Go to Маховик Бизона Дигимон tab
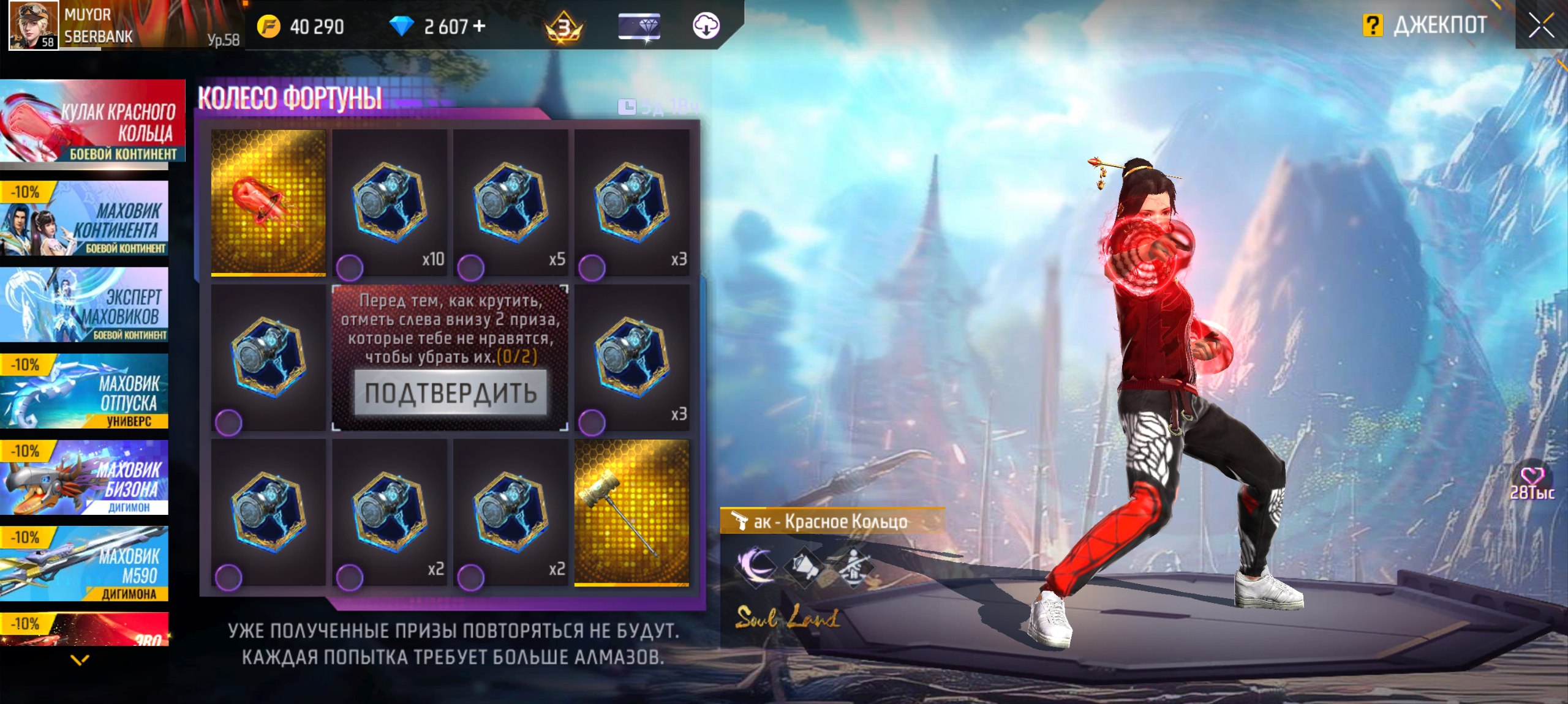The height and width of the screenshot is (704, 1568). tap(85, 477)
